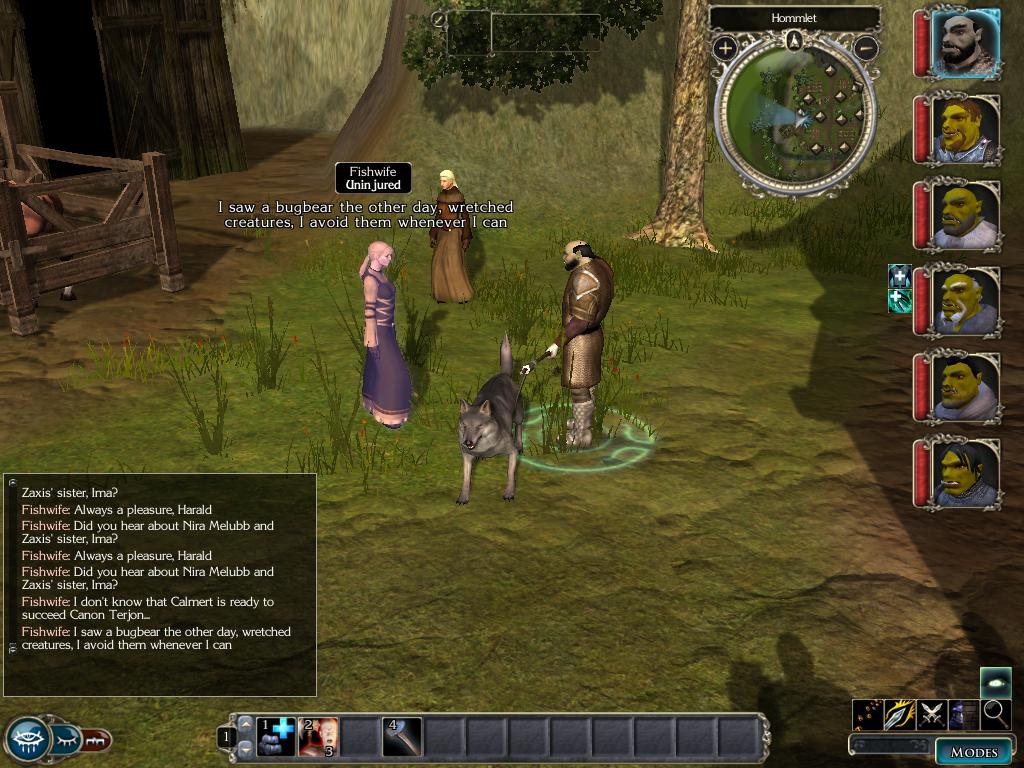Use hotbar slot 1 with blue cross
The height and width of the screenshot is (768, 1024).
point(276,737)
